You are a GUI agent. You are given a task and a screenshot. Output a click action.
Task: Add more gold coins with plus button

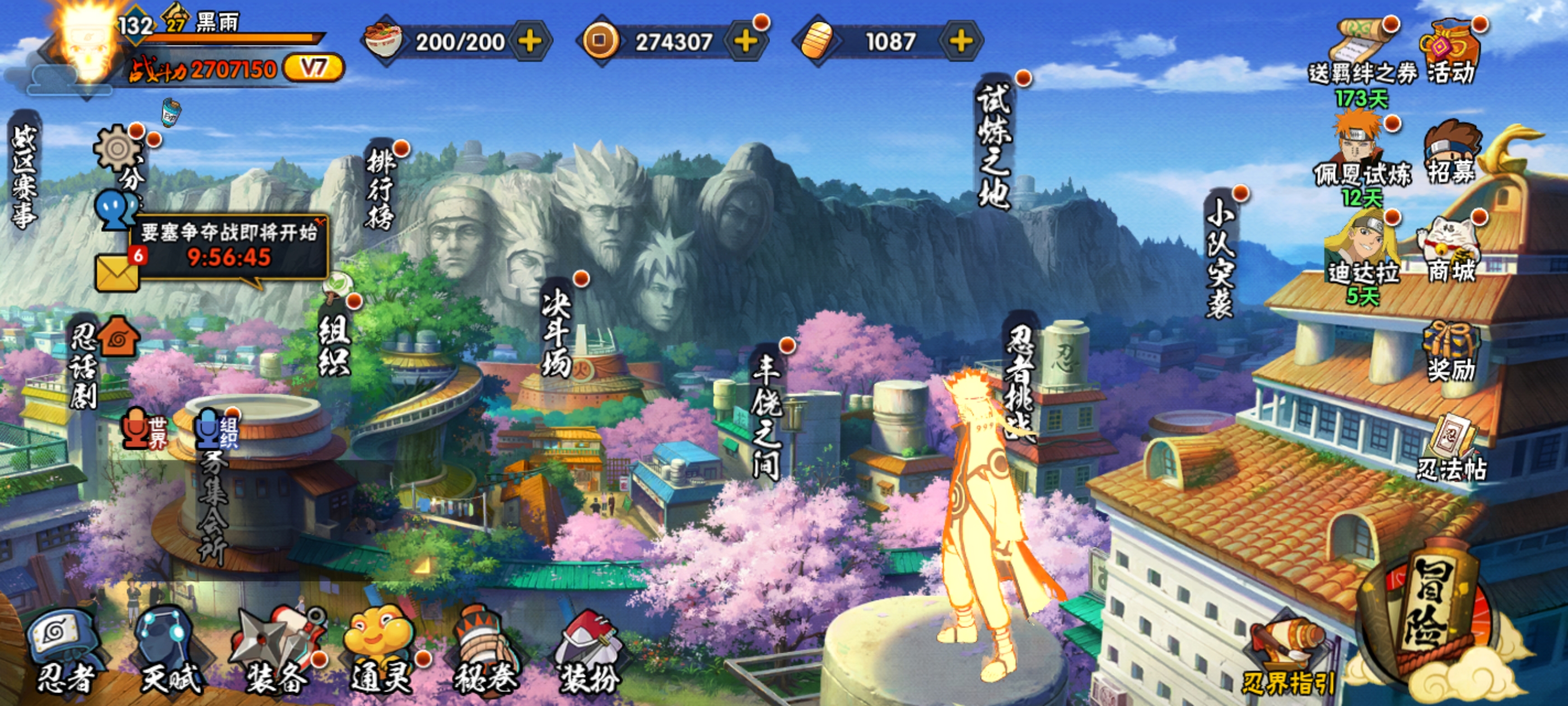point(745,41)
